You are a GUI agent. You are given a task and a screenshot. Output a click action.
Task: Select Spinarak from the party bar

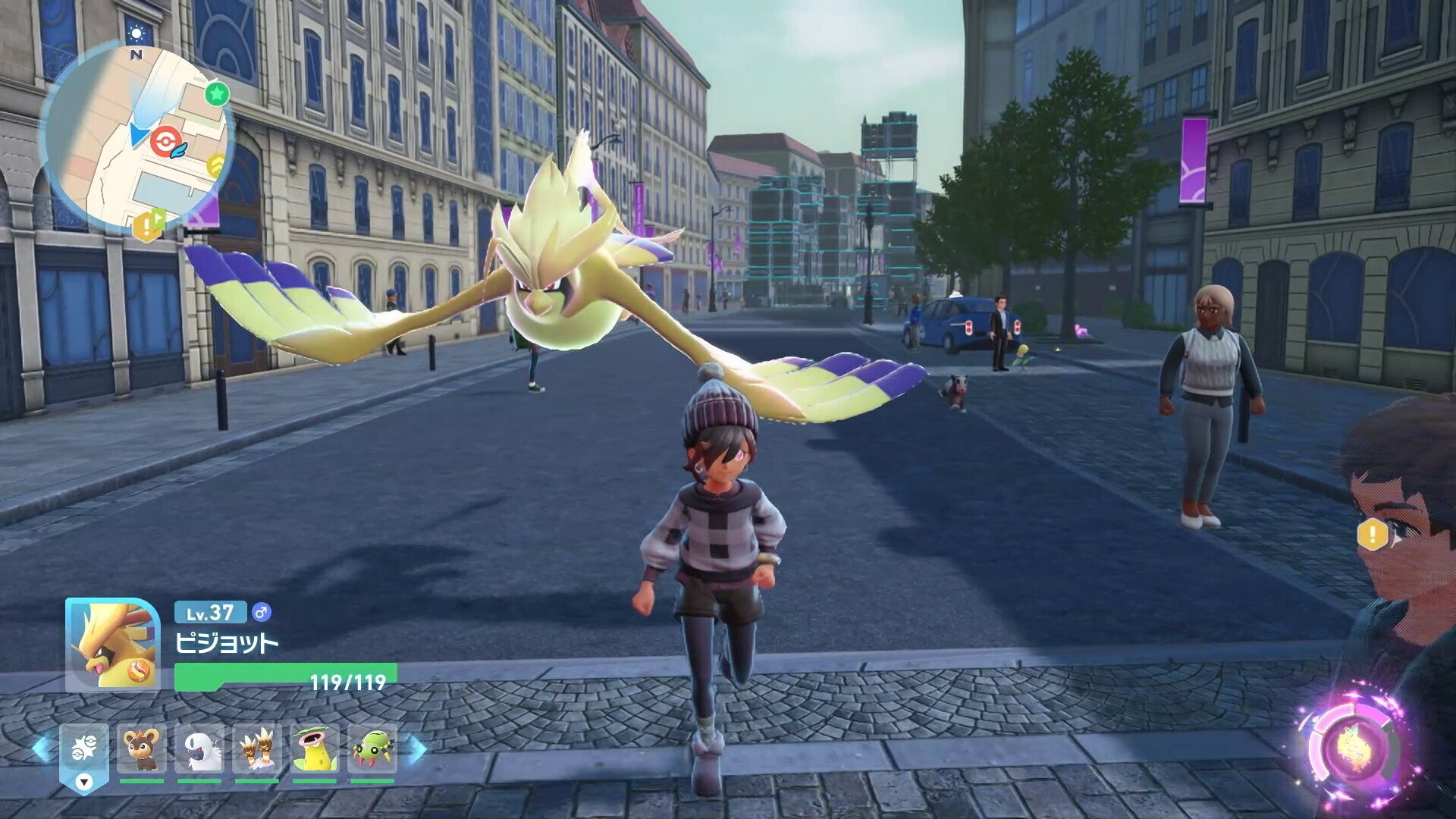372,749
